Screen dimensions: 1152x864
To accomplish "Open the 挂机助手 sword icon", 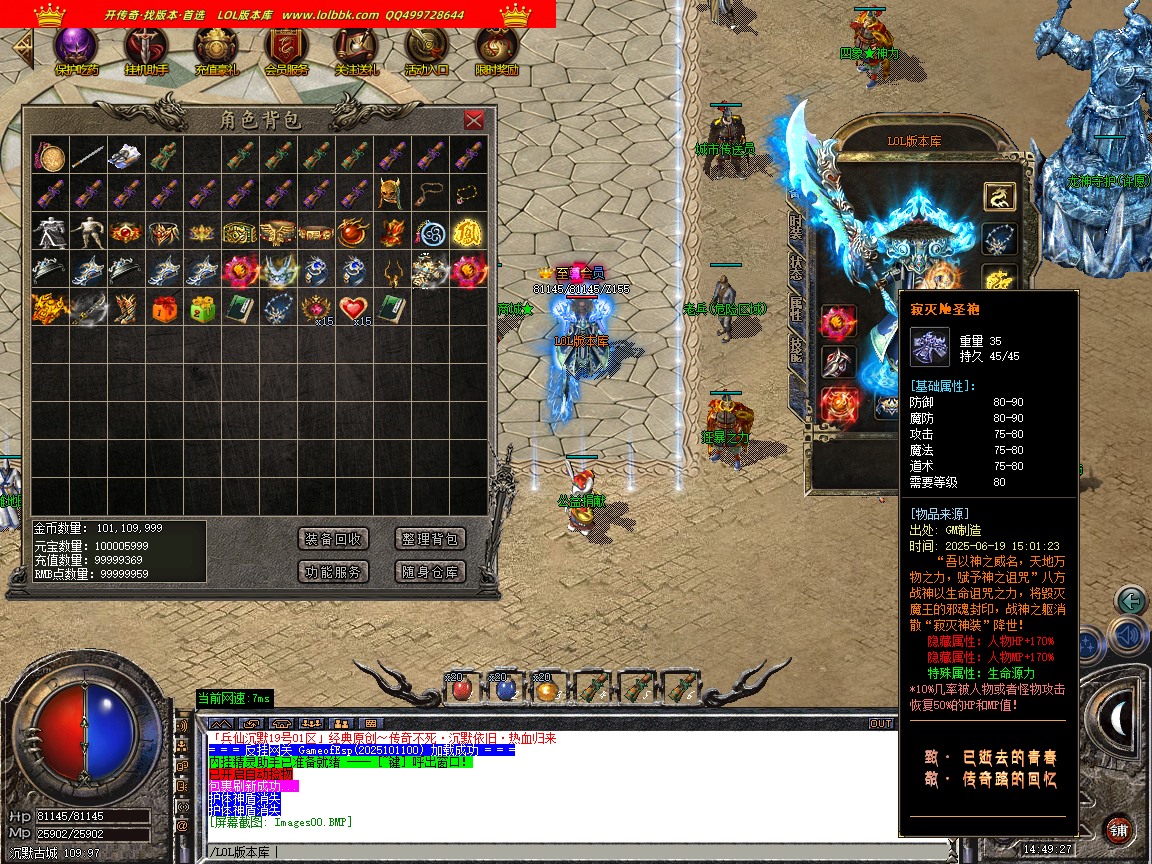I will [146, 47].
